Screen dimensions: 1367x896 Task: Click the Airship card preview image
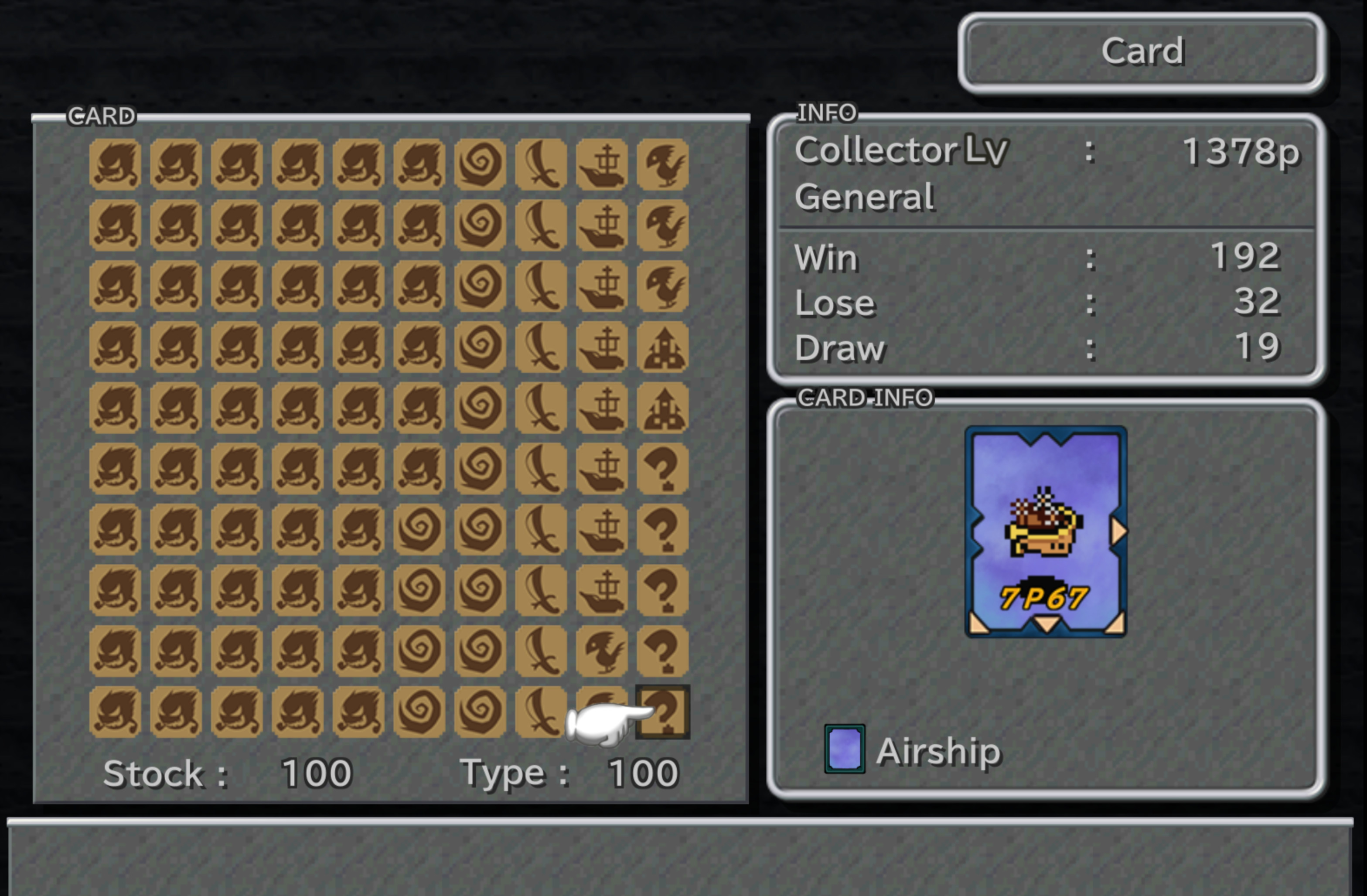pyautogui.click(x=1045, y=531)
